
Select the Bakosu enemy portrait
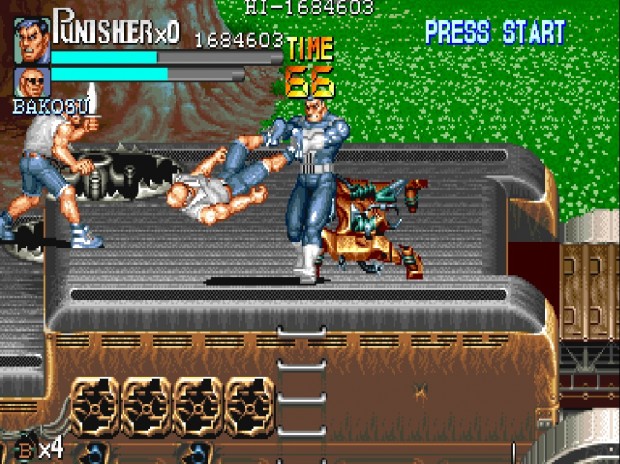pos(31,82)
